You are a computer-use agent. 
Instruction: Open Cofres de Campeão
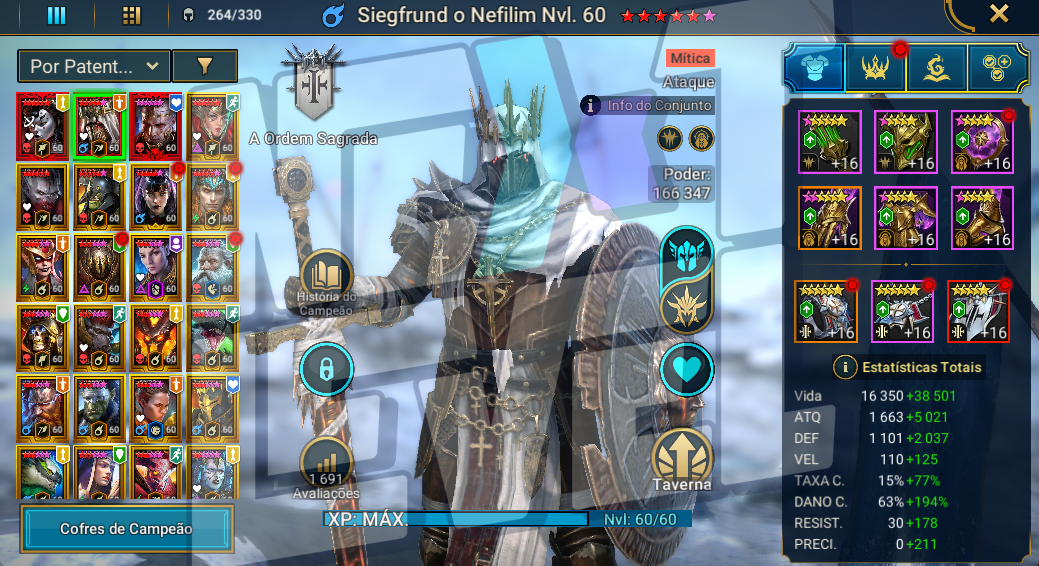pos(126,529)
